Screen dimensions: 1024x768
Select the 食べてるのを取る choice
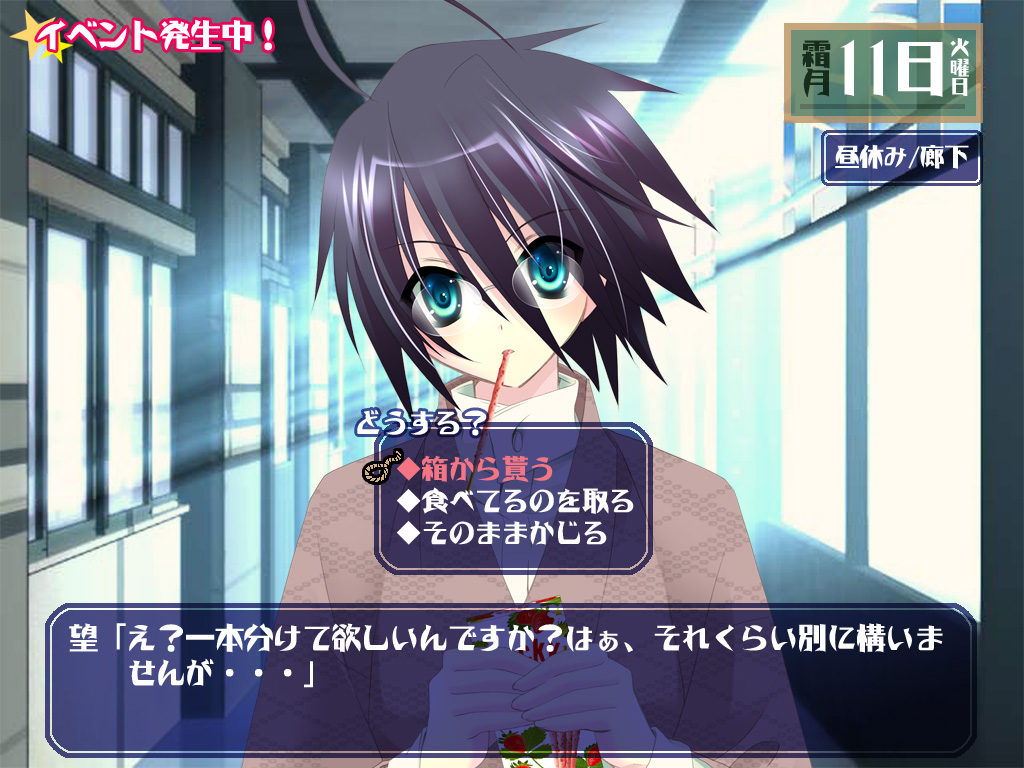[515, 500]
